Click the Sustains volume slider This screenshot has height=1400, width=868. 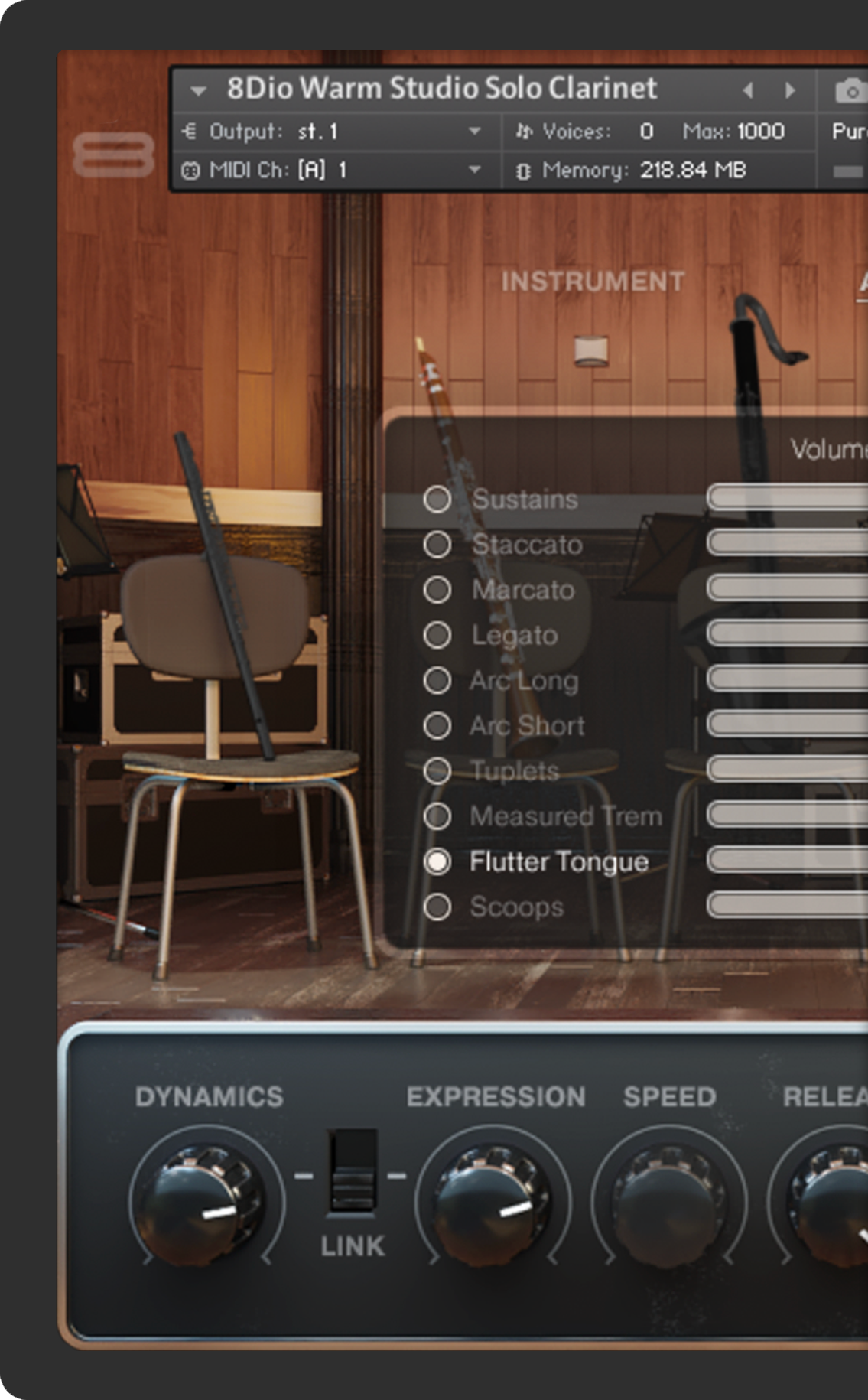tap(788, 498)
